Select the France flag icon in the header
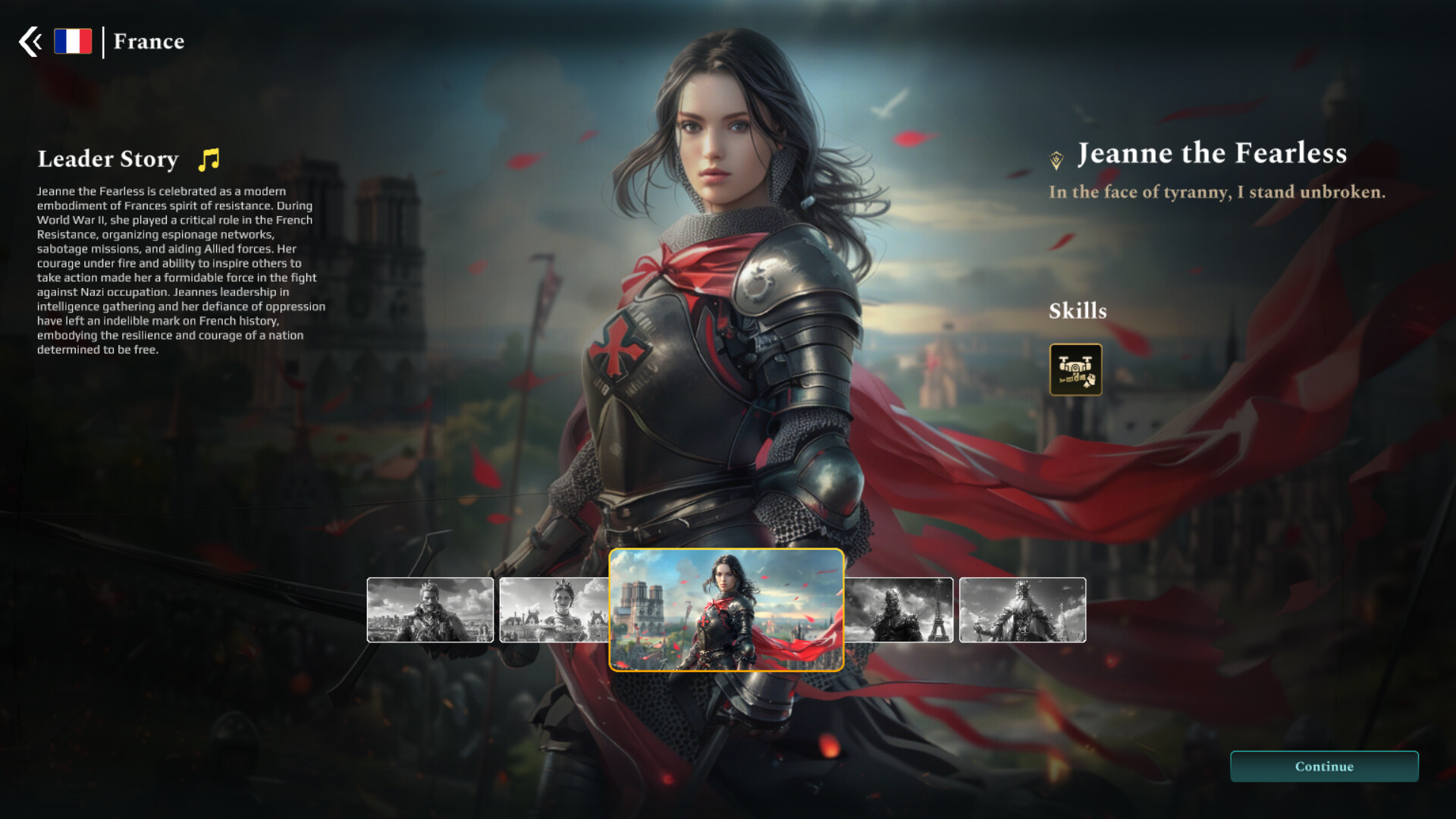 [73, 41]
